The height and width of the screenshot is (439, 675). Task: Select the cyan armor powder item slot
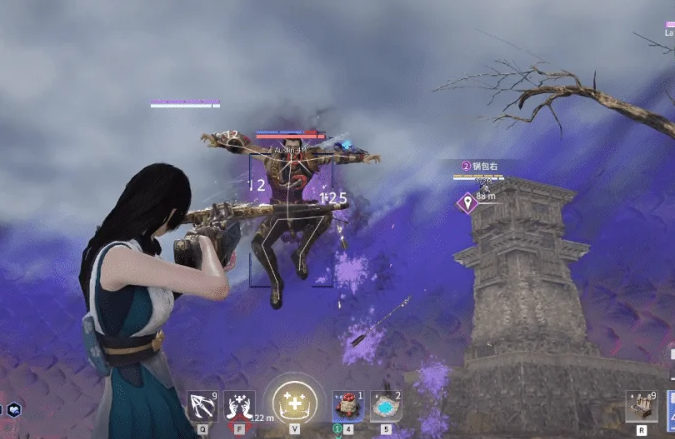pos(386,405)
